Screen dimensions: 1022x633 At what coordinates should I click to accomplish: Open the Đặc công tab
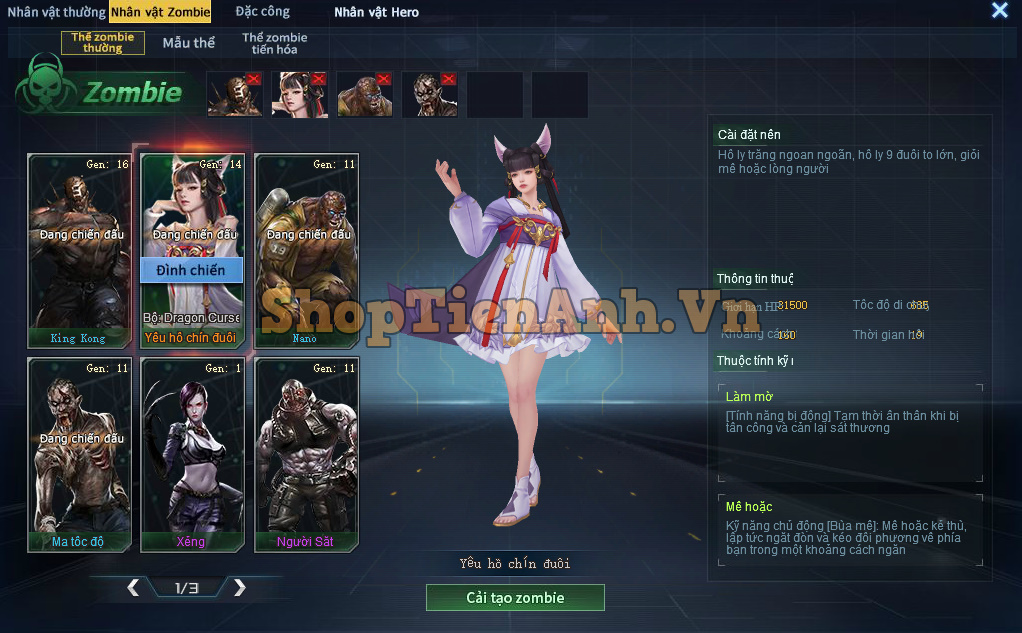[263, 12]
